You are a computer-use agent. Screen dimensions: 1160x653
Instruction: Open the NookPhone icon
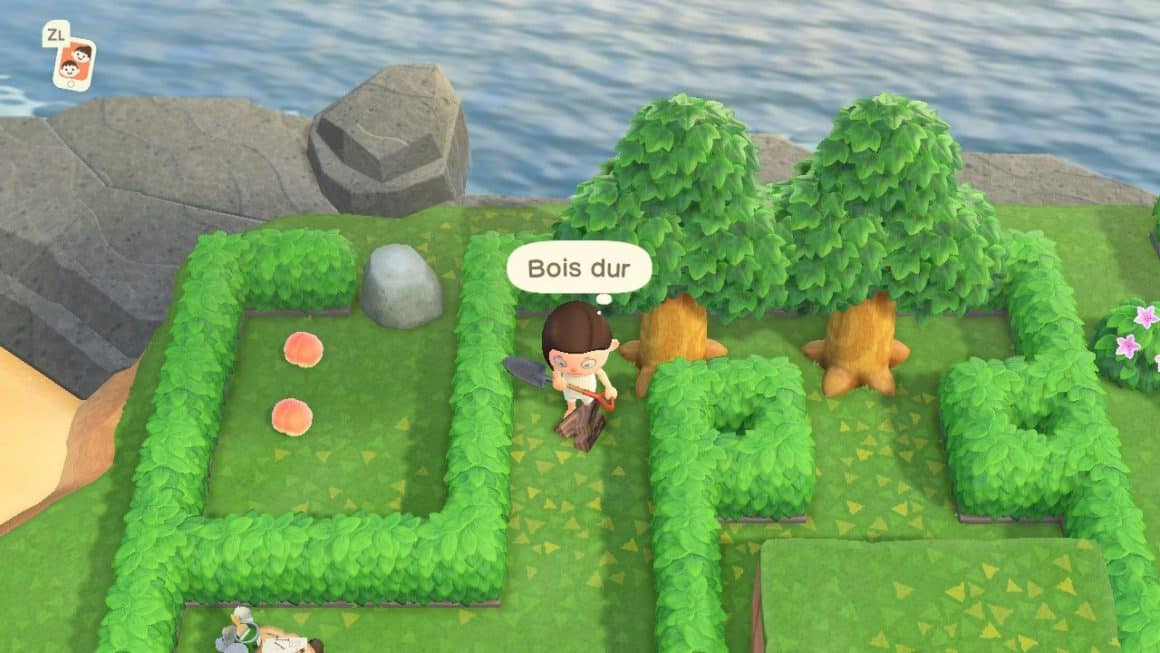click(73, 63)
